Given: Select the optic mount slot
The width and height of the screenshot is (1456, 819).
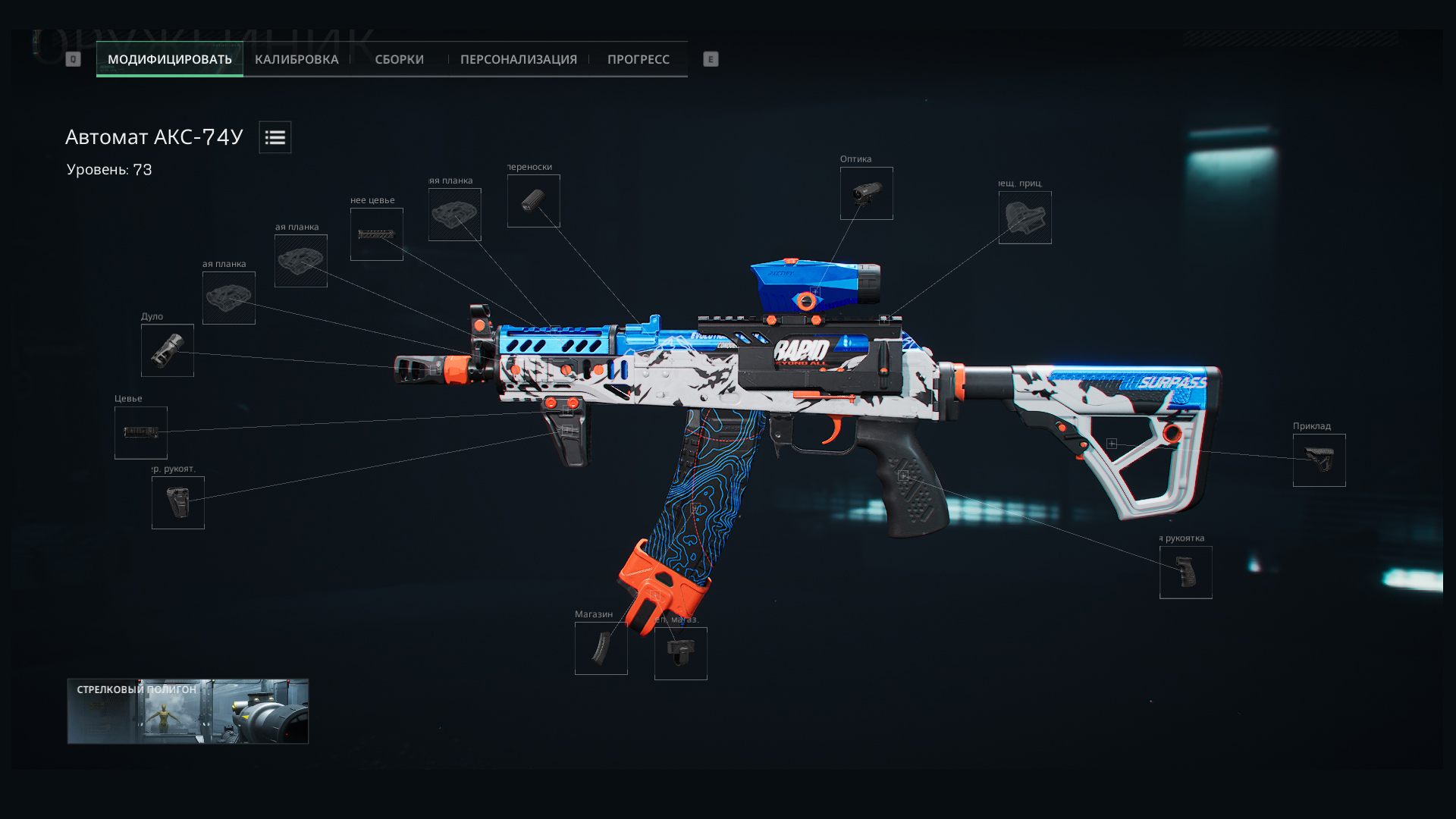Looking at the screenshot, I should [1025, 218].
